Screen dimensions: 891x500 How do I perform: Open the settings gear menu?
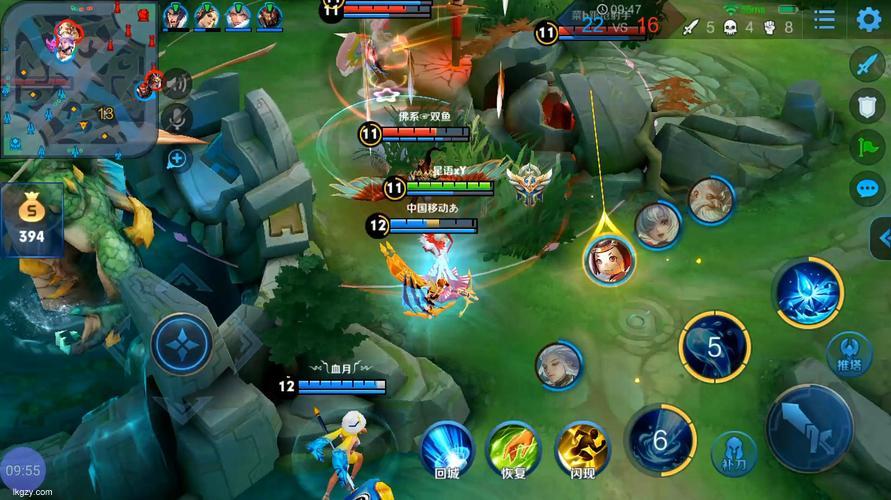(868, 19)
